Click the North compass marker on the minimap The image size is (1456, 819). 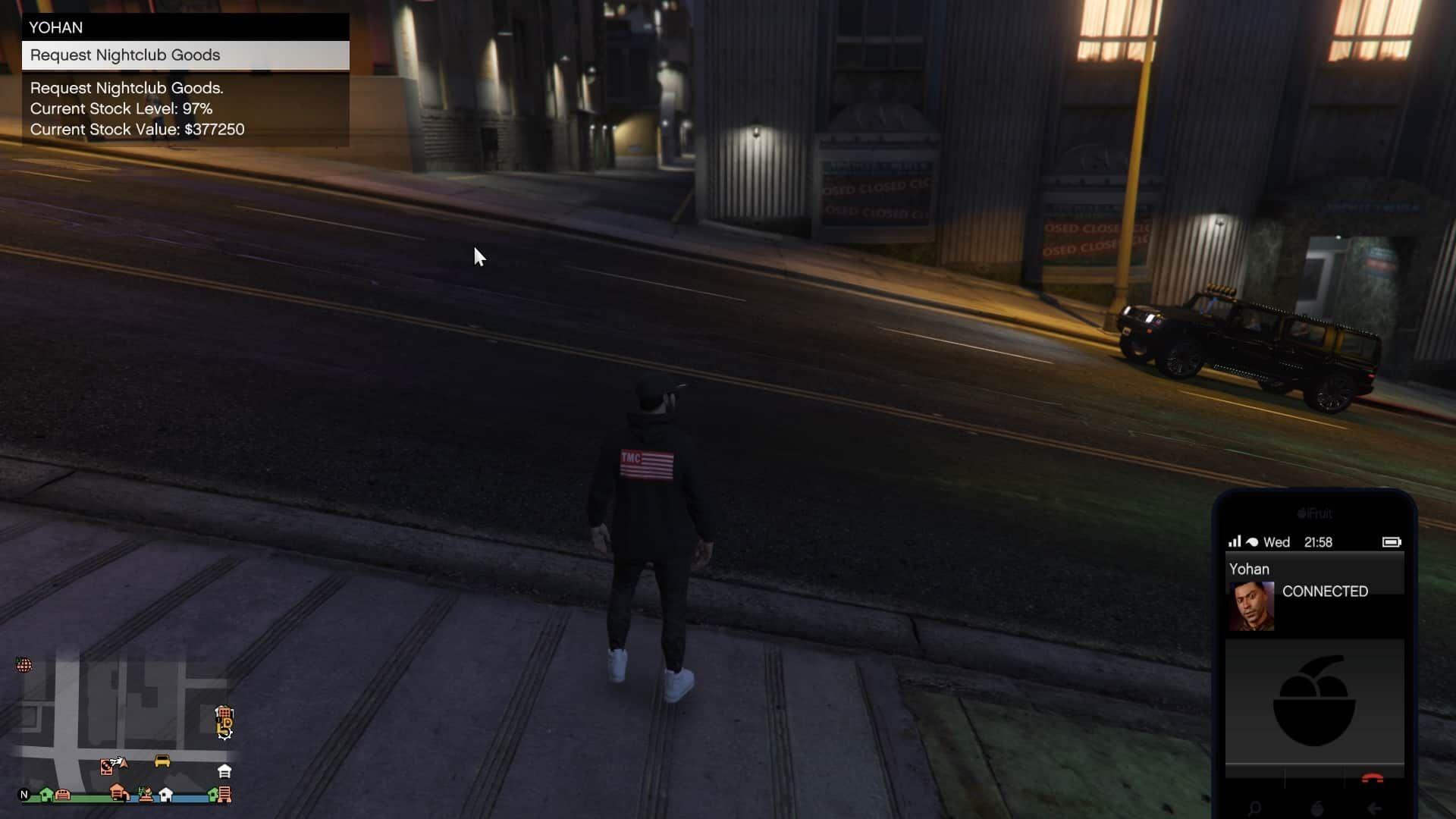(24, 795)
